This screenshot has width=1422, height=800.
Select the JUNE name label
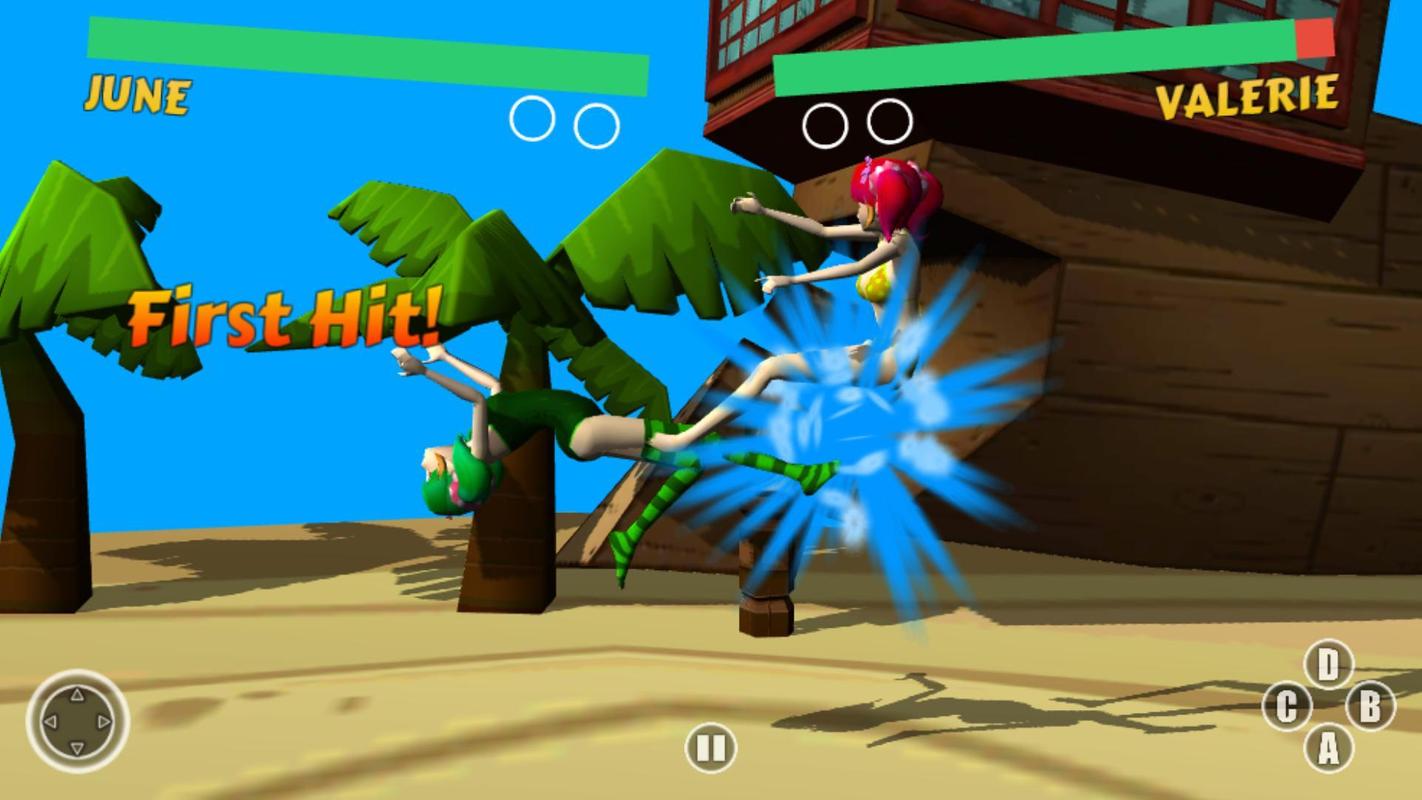pyautogui.click(x=138, y=95)
